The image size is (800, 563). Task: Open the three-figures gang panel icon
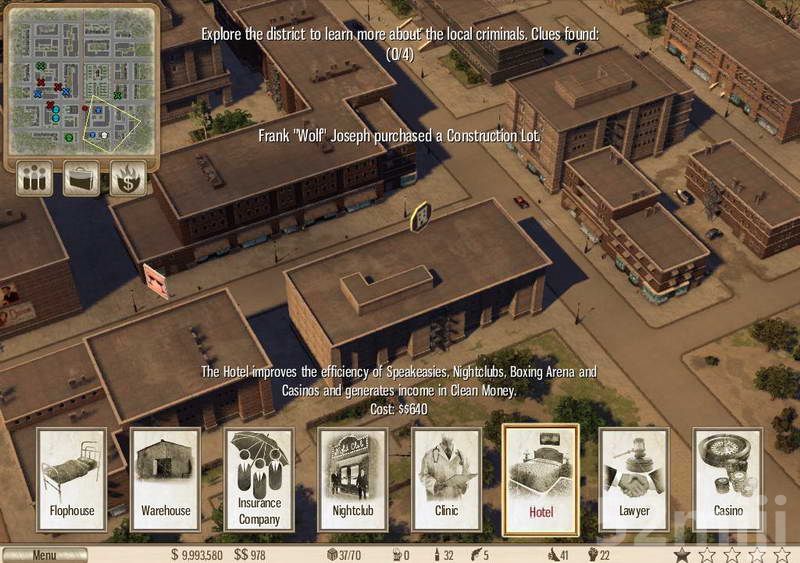[x=35, y=179]
